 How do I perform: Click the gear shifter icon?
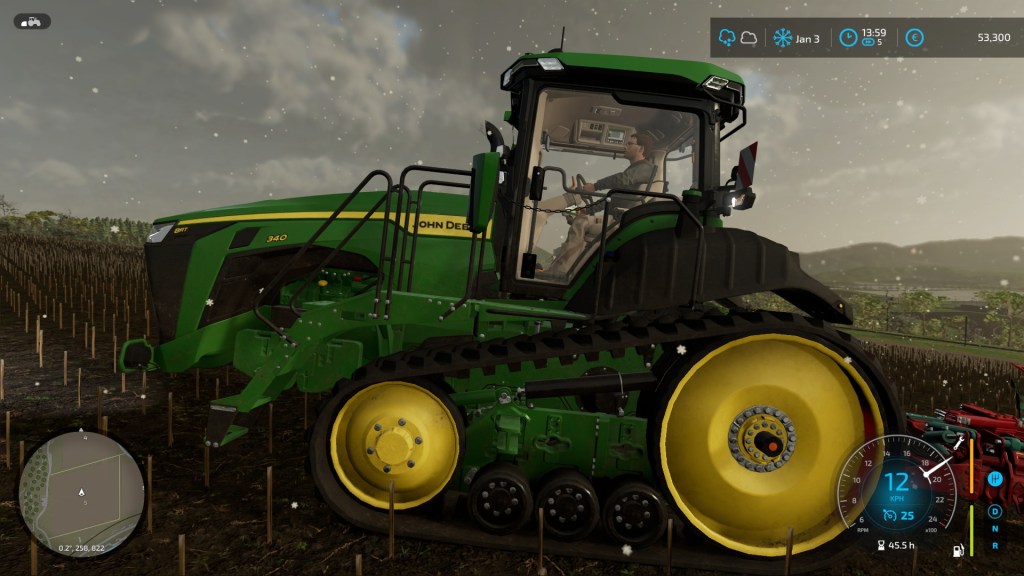(x=995, y=480)
